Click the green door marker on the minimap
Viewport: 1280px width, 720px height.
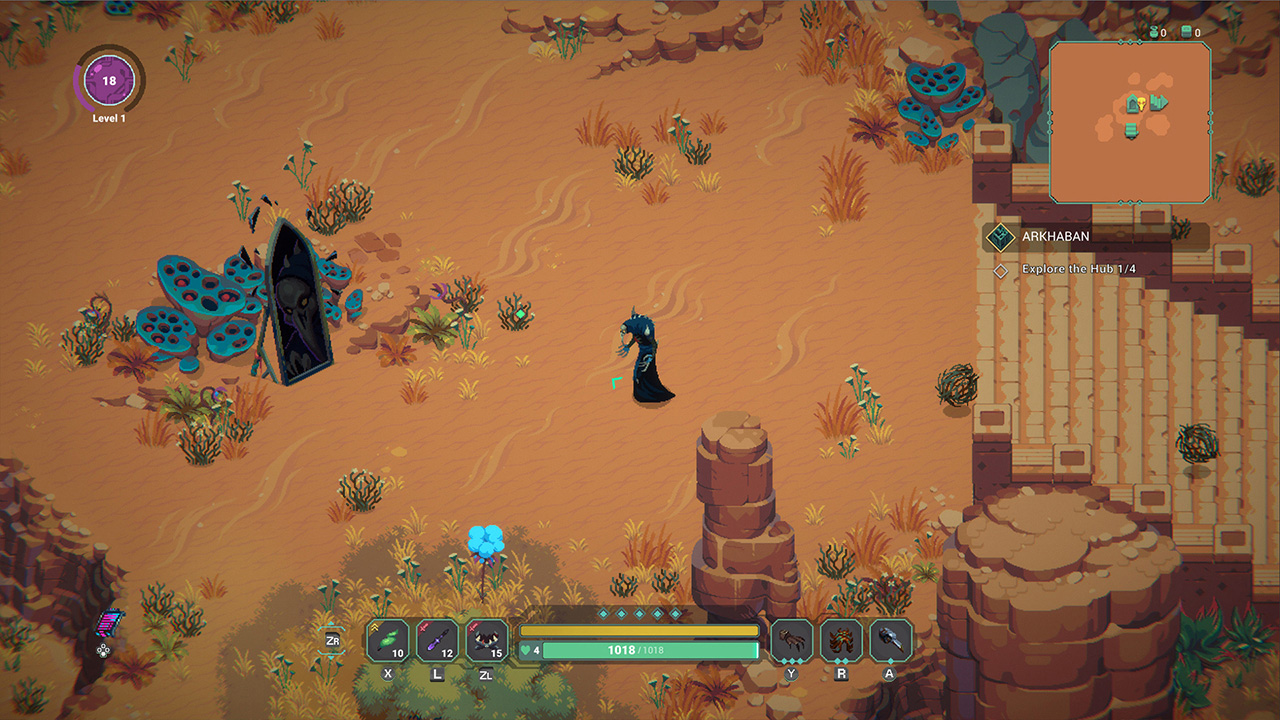coord(1131,102)
